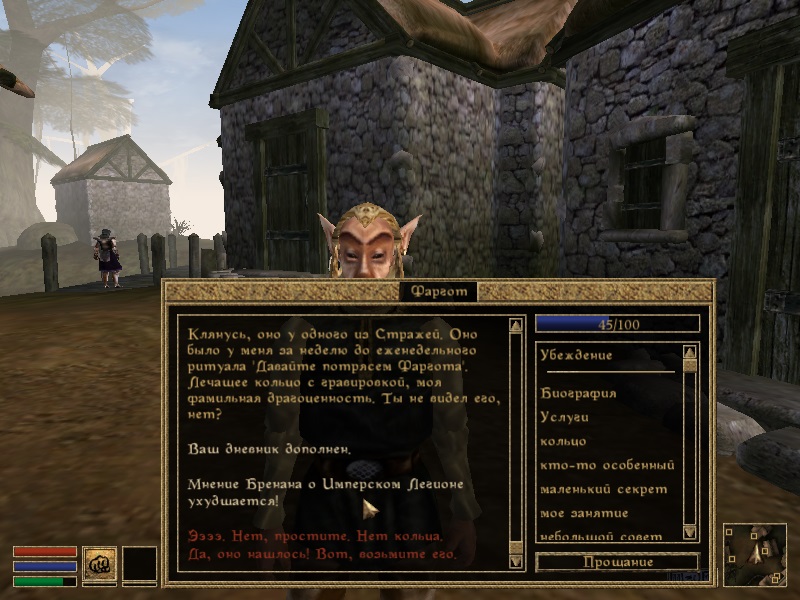800x600 pixels.
Task: Say goodbye with the Прощание button
Action: pos(616,562)
